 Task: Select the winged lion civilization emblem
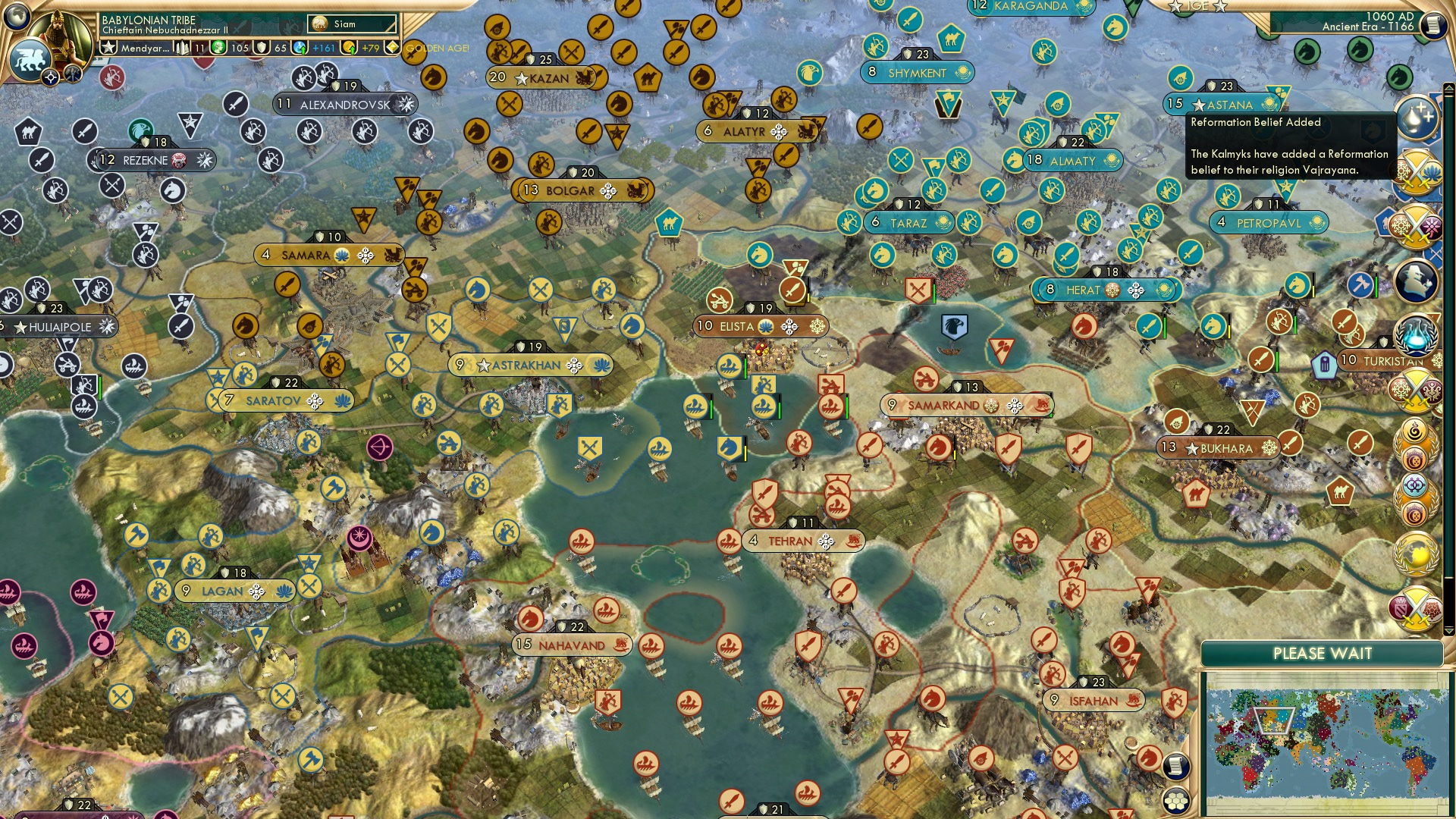(32, 61)
